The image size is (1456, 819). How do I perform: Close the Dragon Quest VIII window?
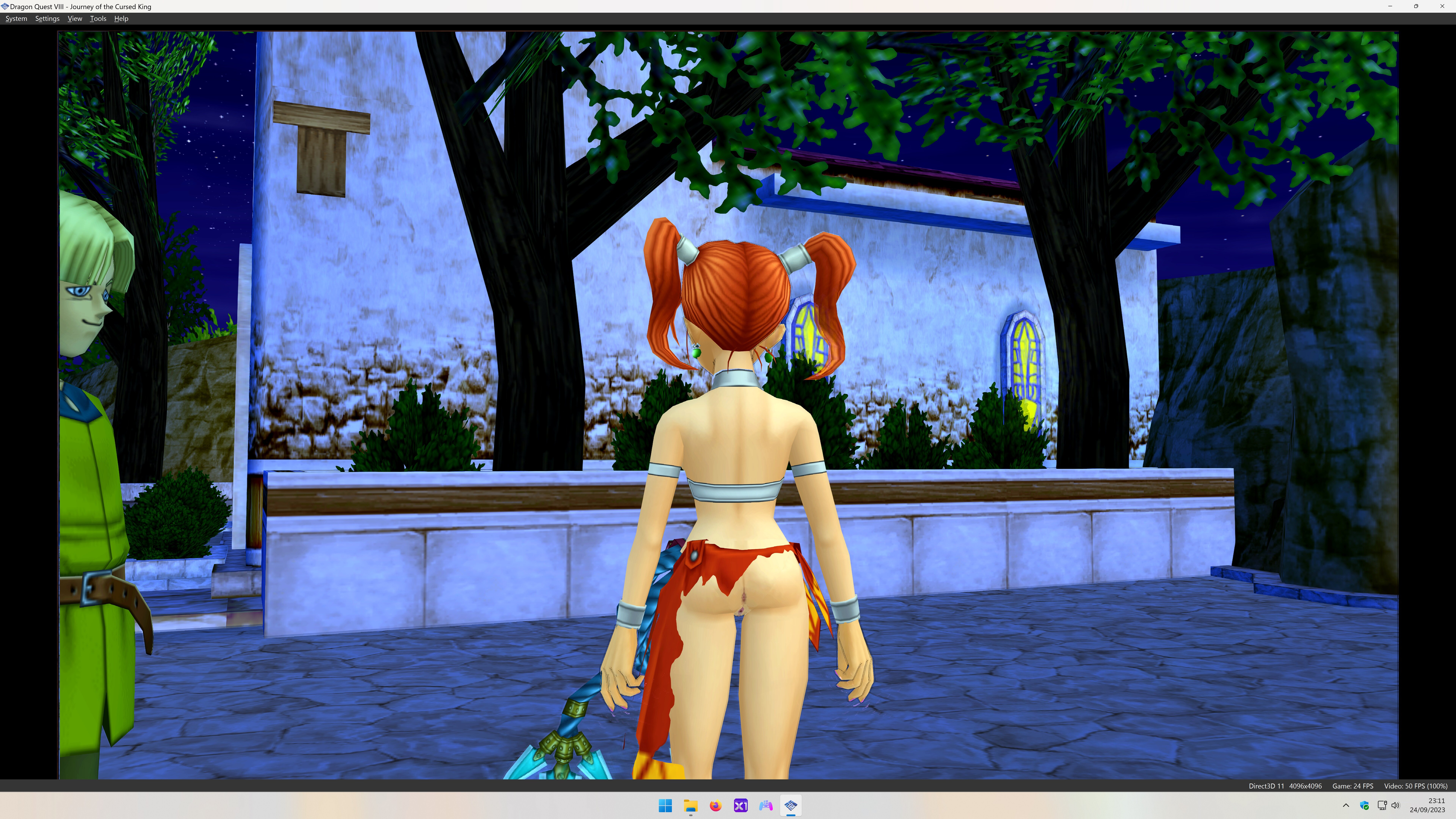[x=1442, y=6]
